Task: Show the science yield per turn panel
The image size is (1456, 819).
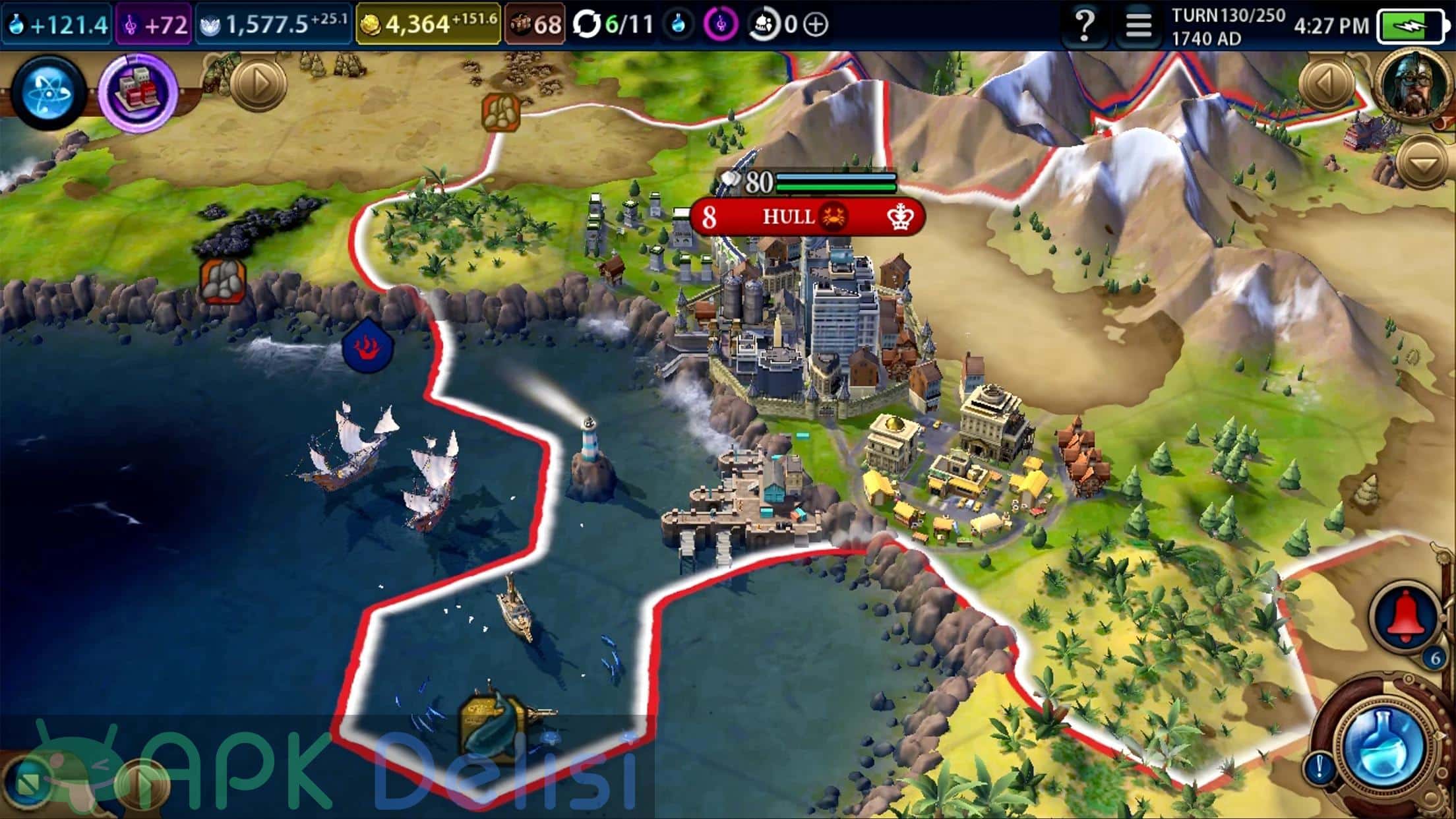Action: pos(57,25)
